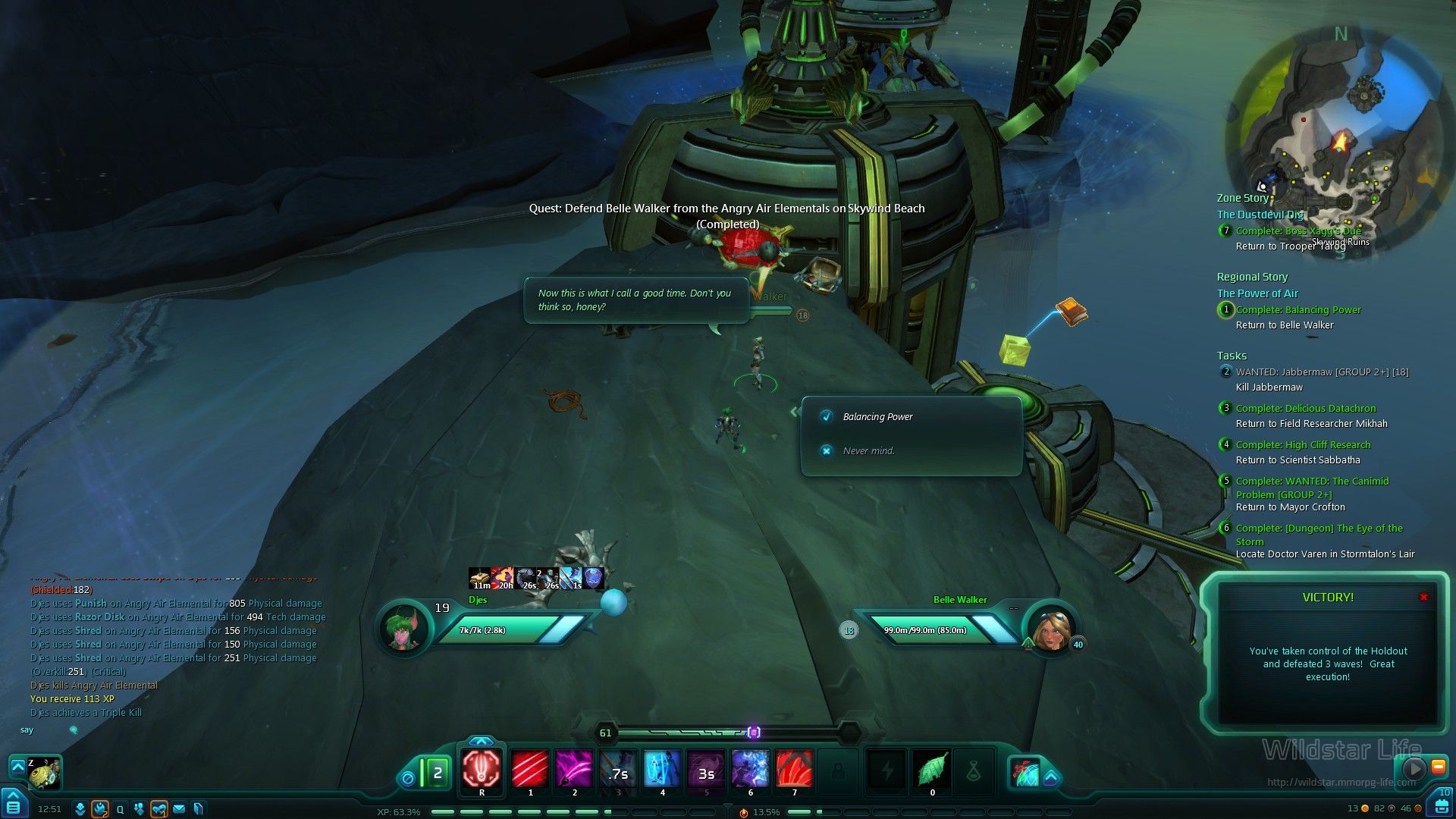
Task: Summon the yellow scanbot pet icon
Action: click(45, 773)
